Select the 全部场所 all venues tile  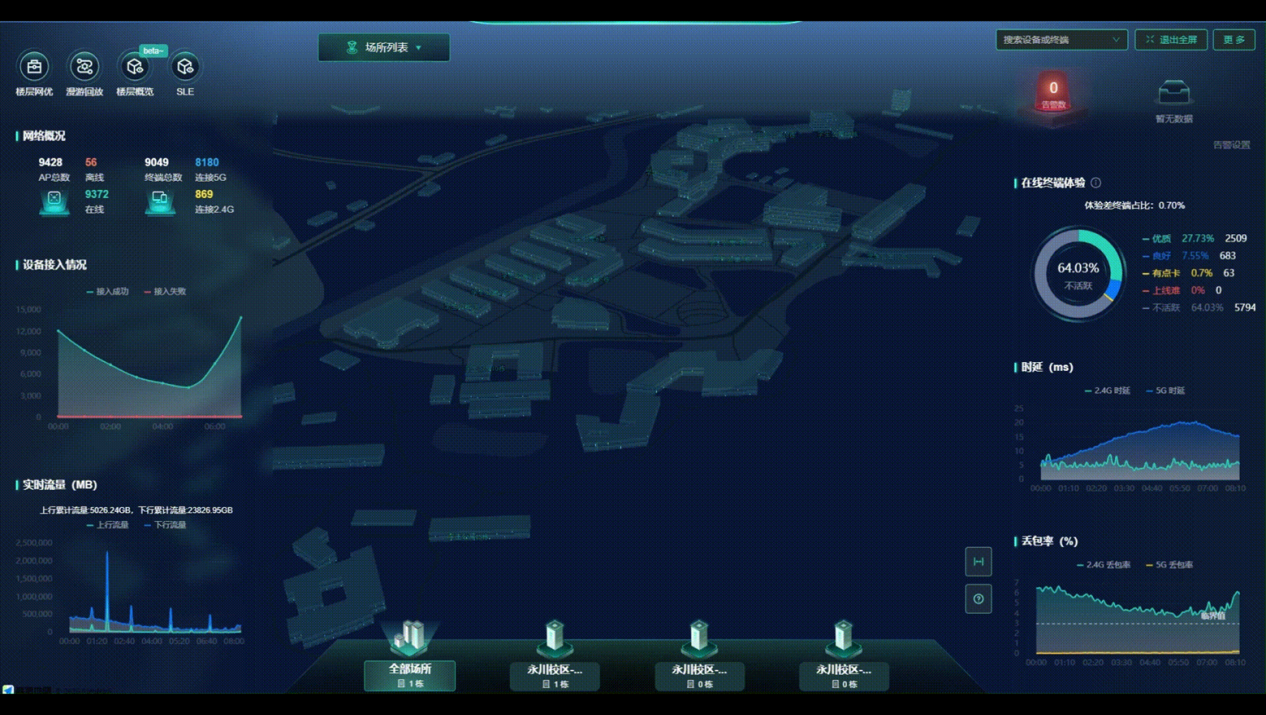(x=410, y=675)
